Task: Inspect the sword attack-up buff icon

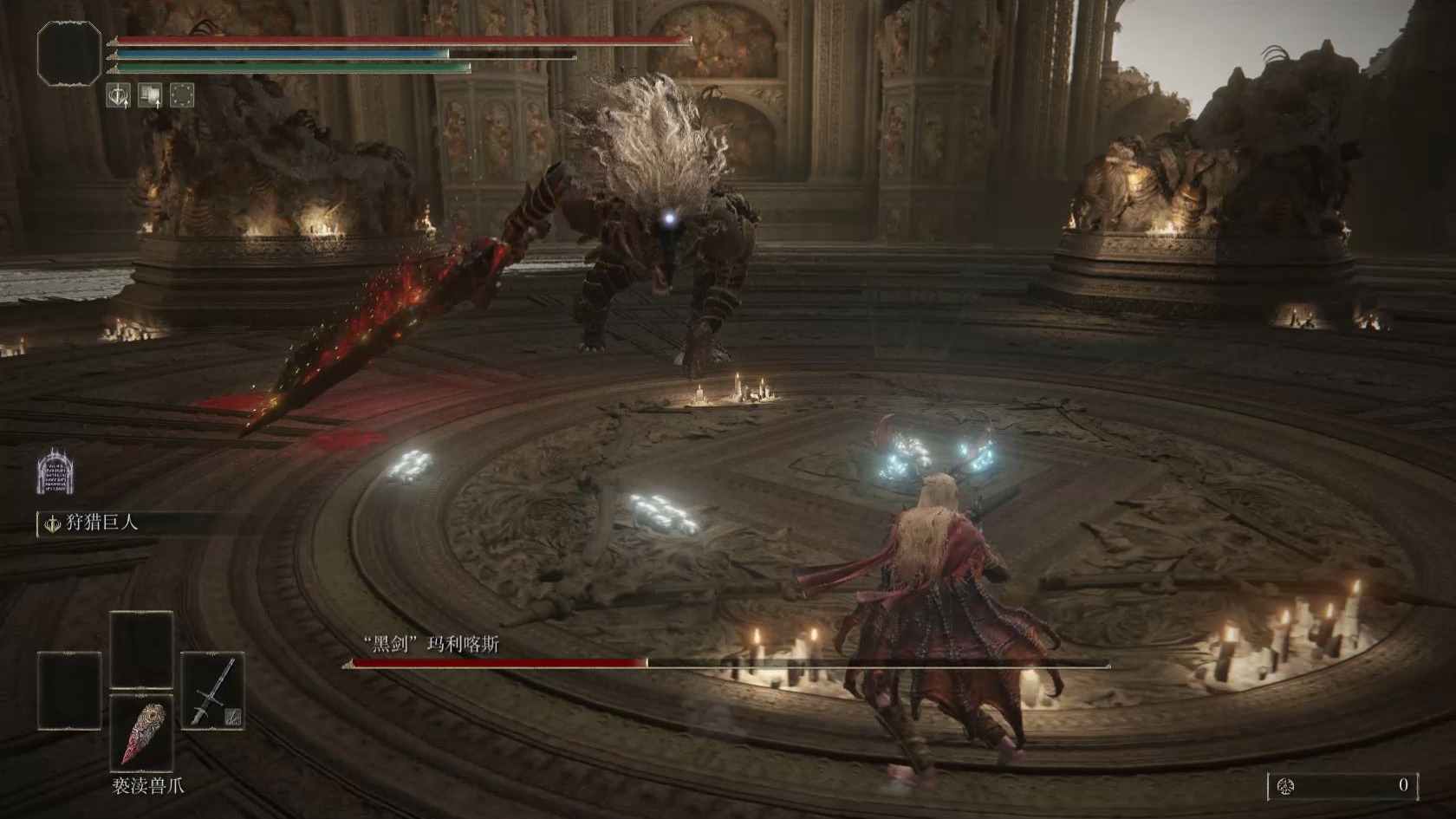Action: (x=118, y=95)
